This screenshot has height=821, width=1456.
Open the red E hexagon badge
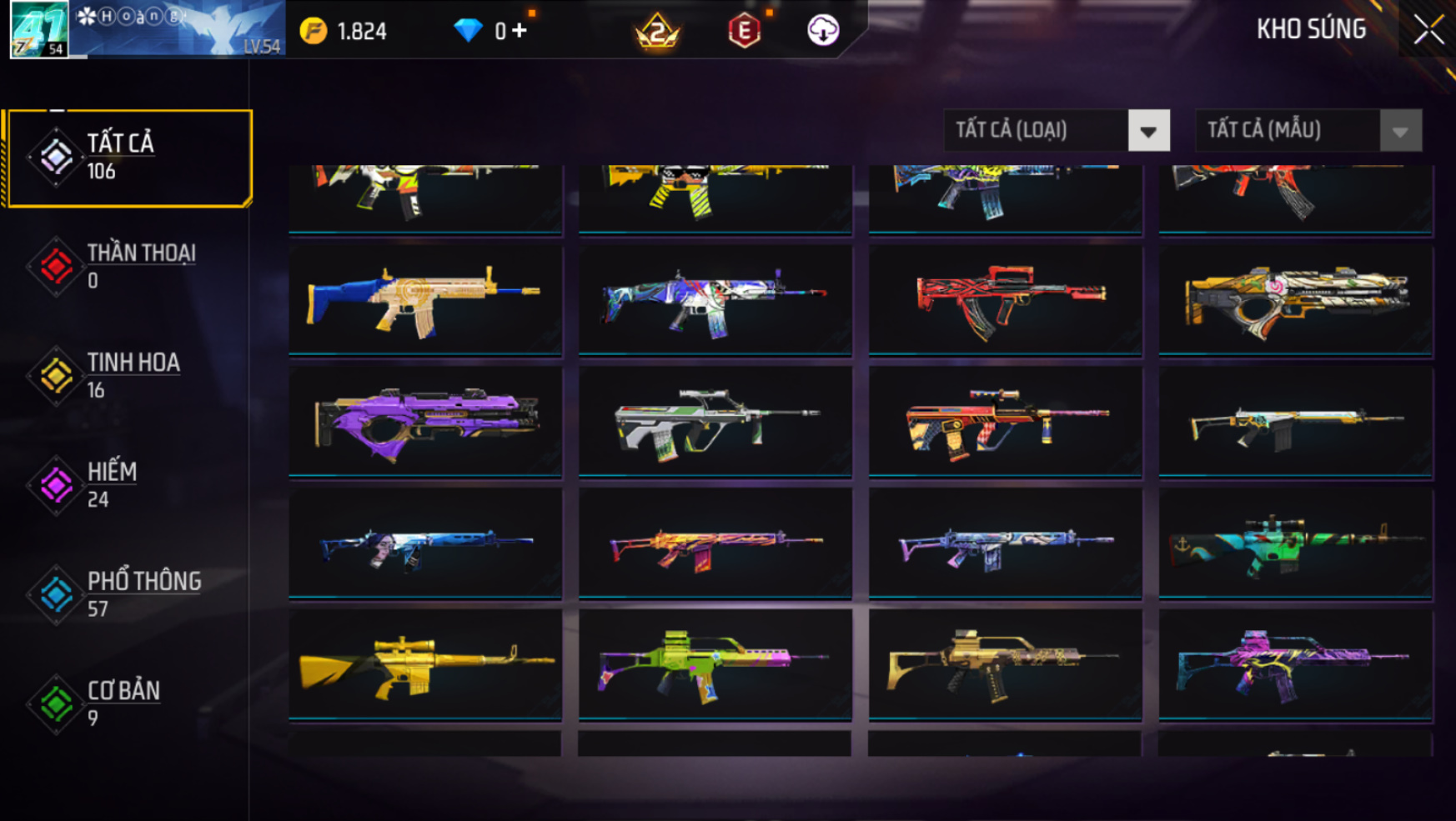(744, 32)
